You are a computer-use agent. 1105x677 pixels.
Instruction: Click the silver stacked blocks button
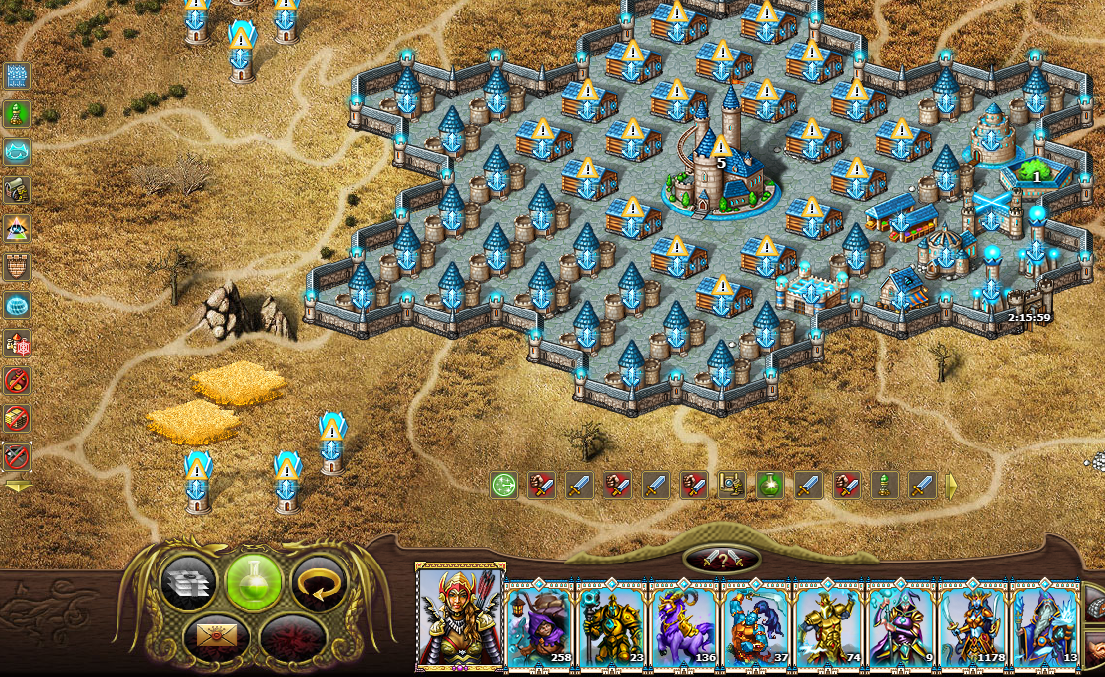[x=188, y=581]
